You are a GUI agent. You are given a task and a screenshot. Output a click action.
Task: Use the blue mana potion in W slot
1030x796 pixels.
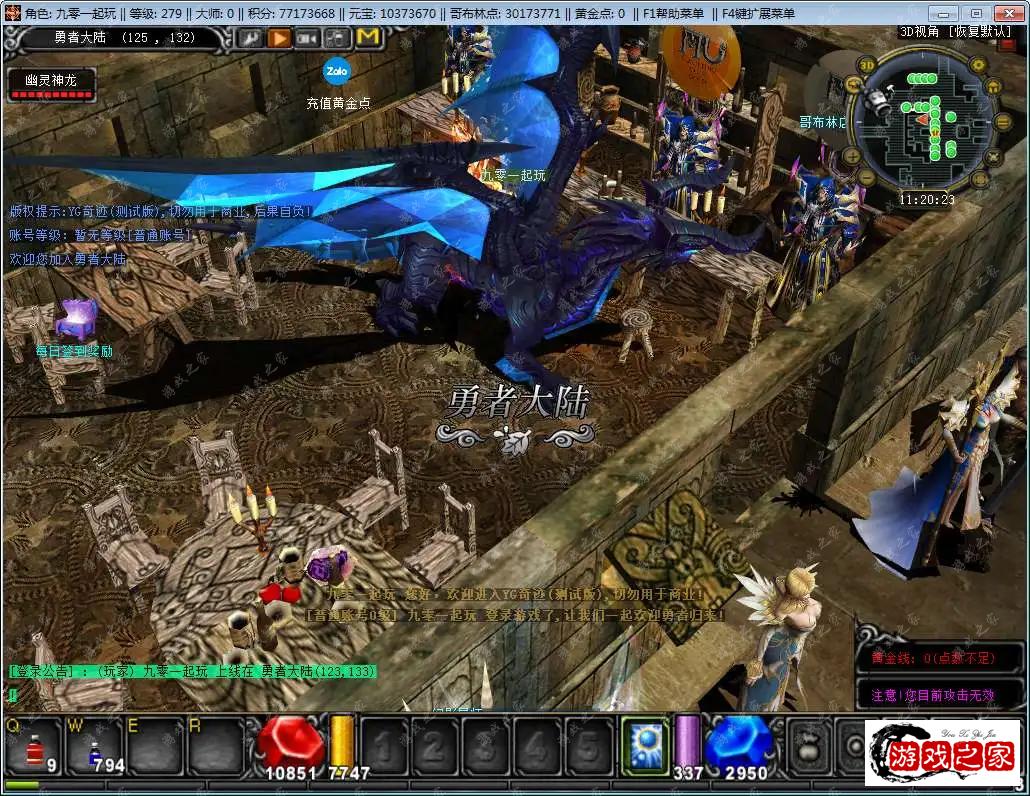[x=94, y=747]
